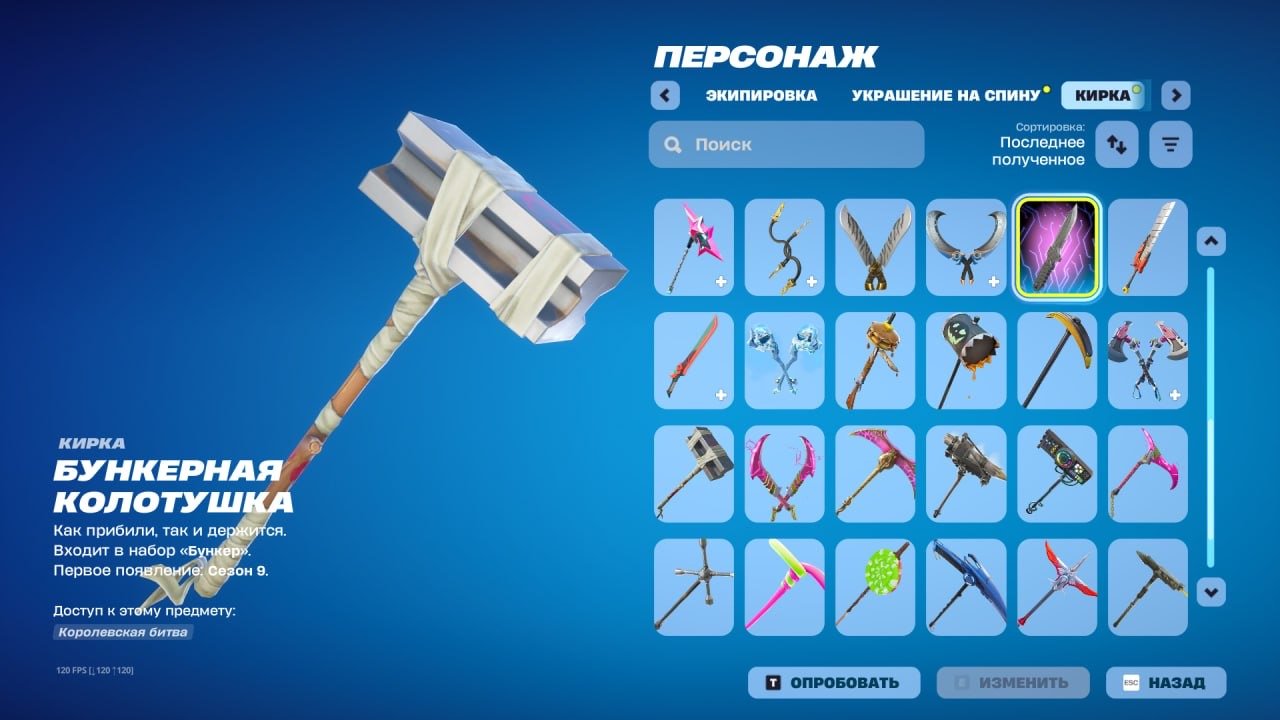Image resolution: width=1280 pixels, height=720 pixels.
Task: Switch to the ЭКИПИРОВКА tab
Action: (761, 95)
